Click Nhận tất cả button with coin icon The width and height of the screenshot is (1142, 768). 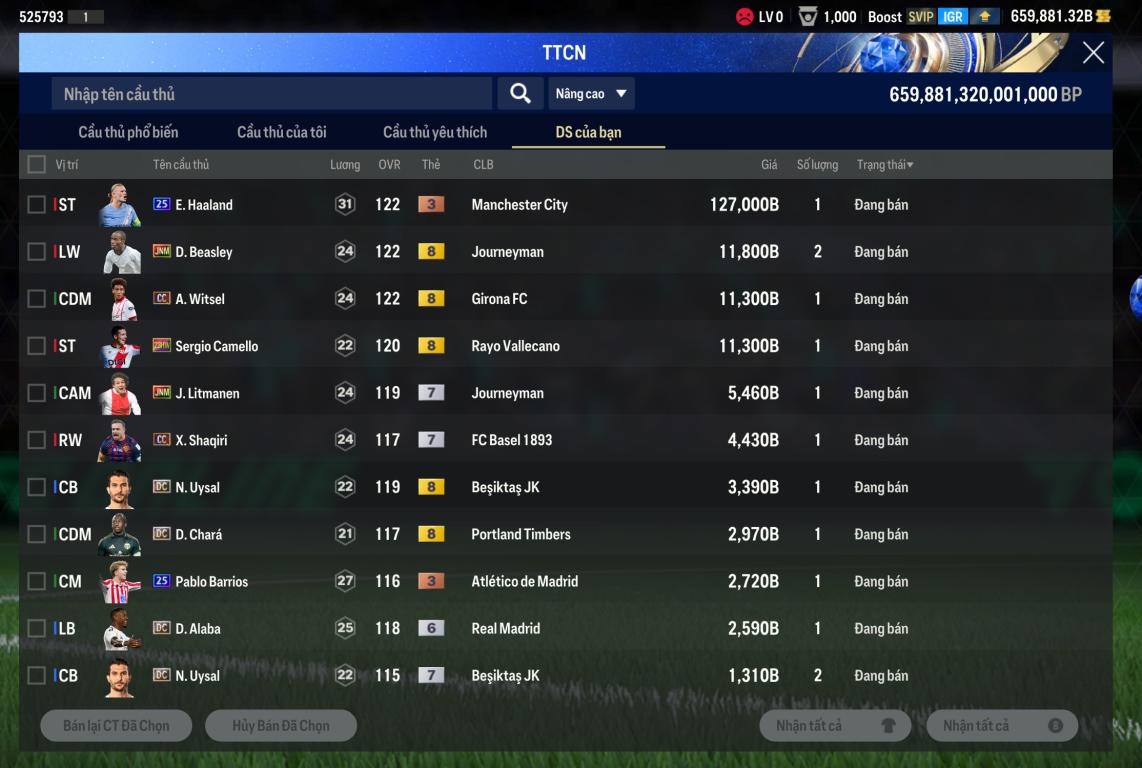coord(1002,726)
